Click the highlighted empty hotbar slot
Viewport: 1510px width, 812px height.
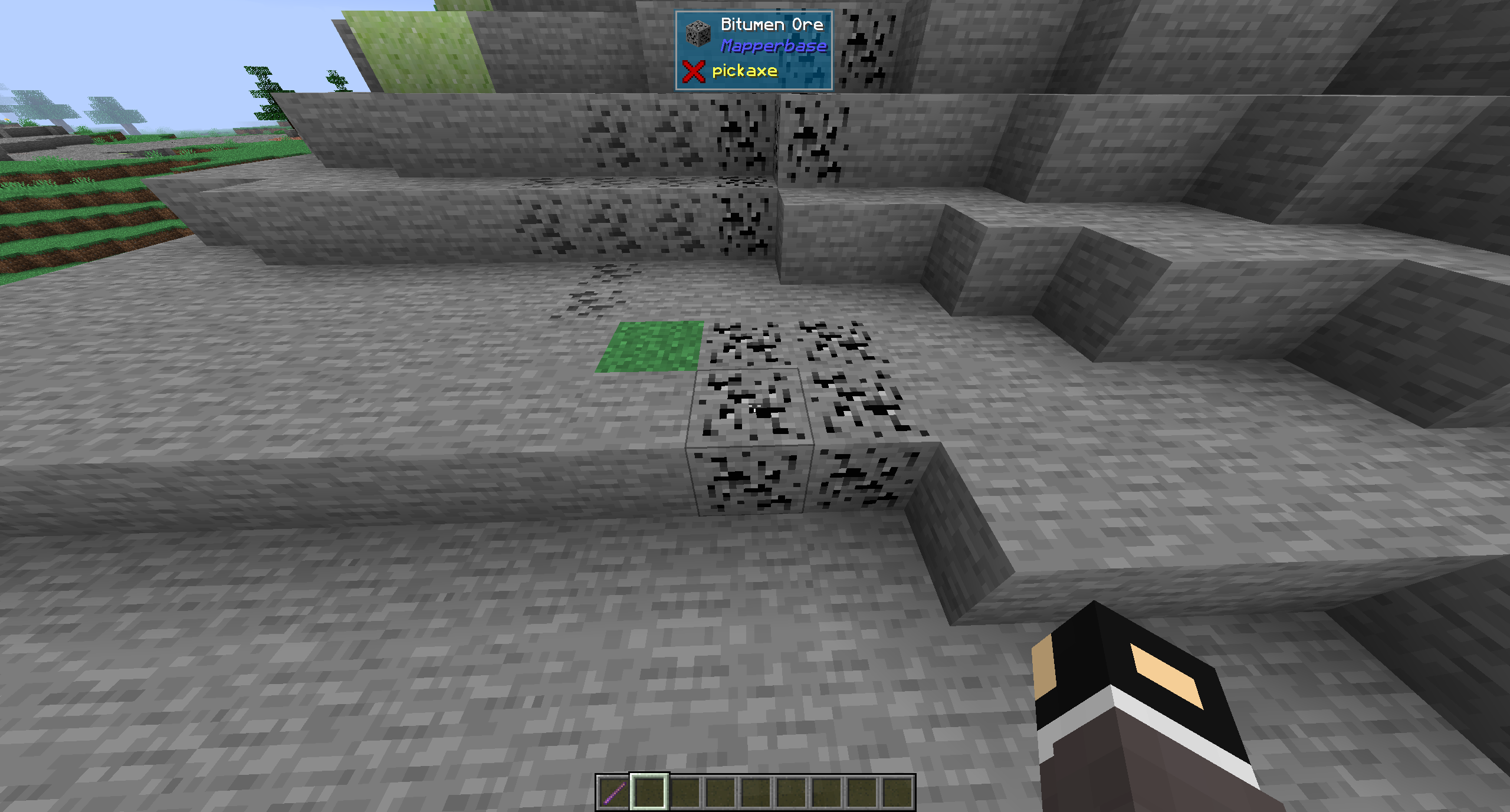(x=649, y=792)
